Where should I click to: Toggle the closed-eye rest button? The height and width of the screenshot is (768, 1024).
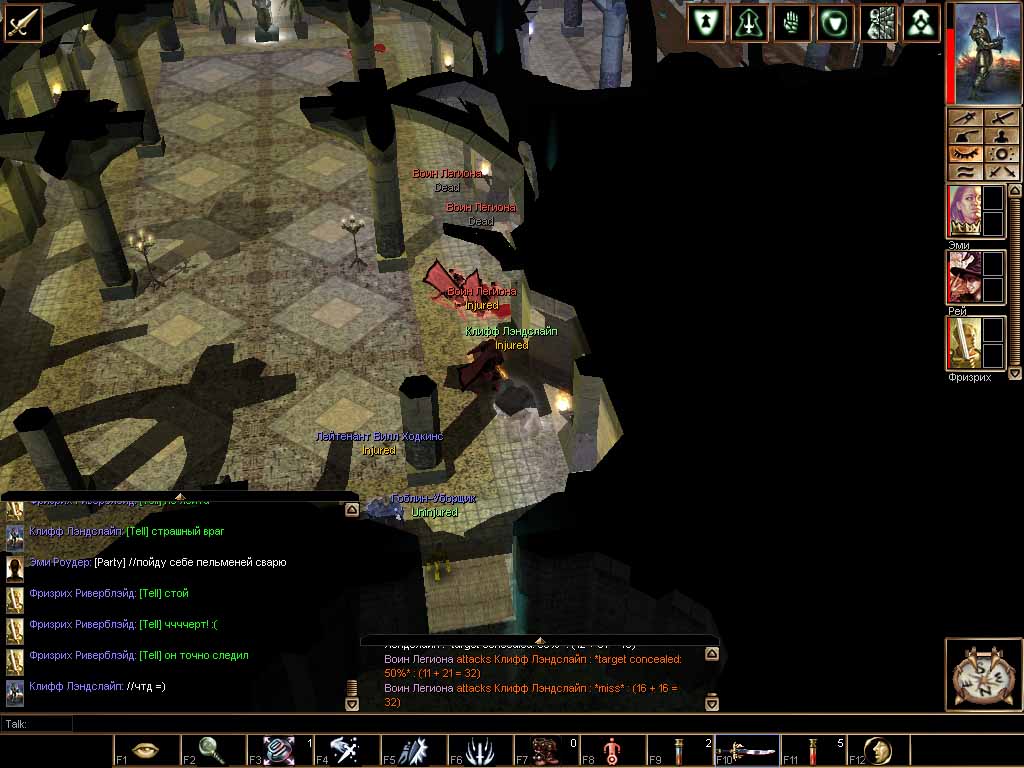click(x=965, y=154)
